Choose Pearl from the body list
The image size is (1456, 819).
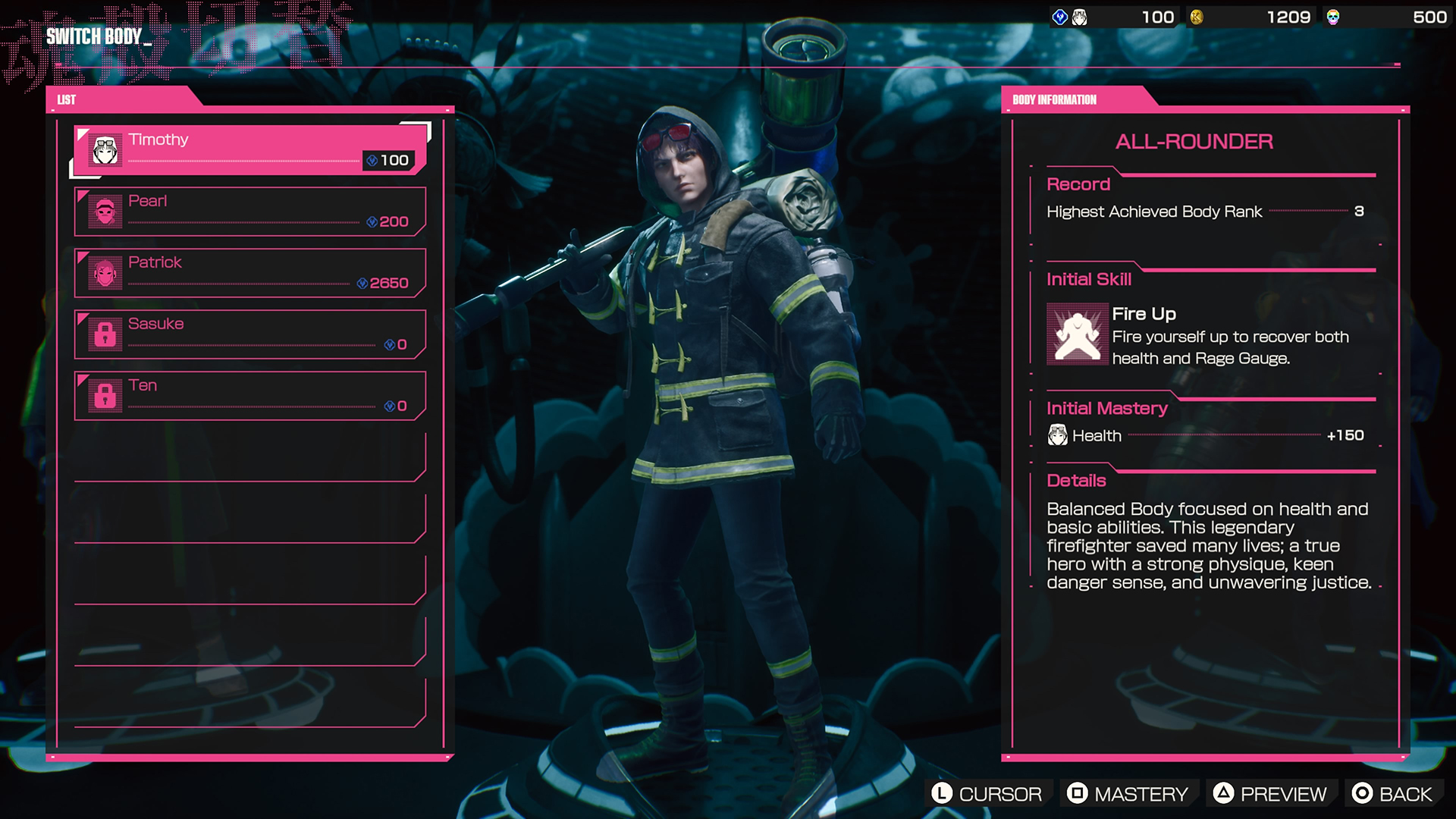pyautogui.click(x=250, y=211)
